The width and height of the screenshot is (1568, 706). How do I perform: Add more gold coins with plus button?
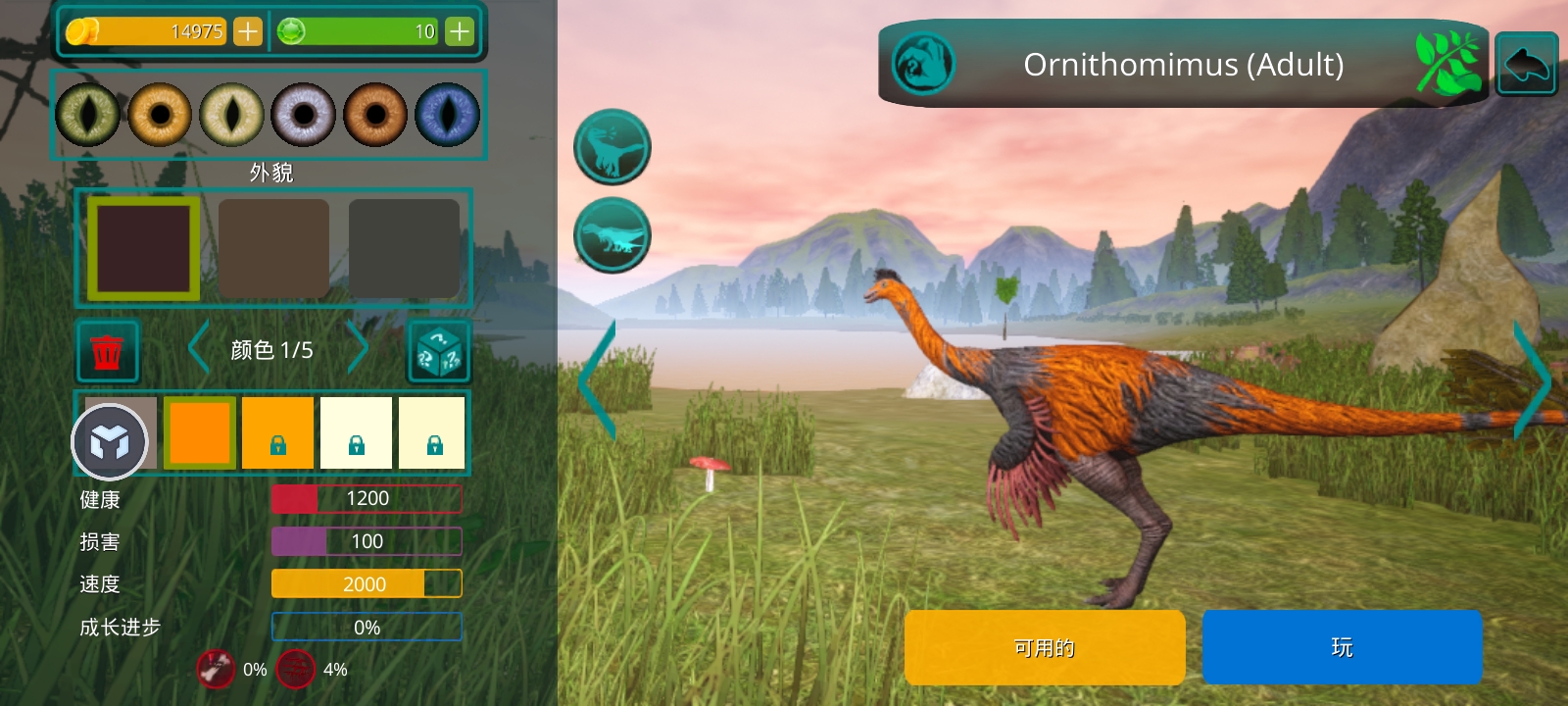point(248,31)
